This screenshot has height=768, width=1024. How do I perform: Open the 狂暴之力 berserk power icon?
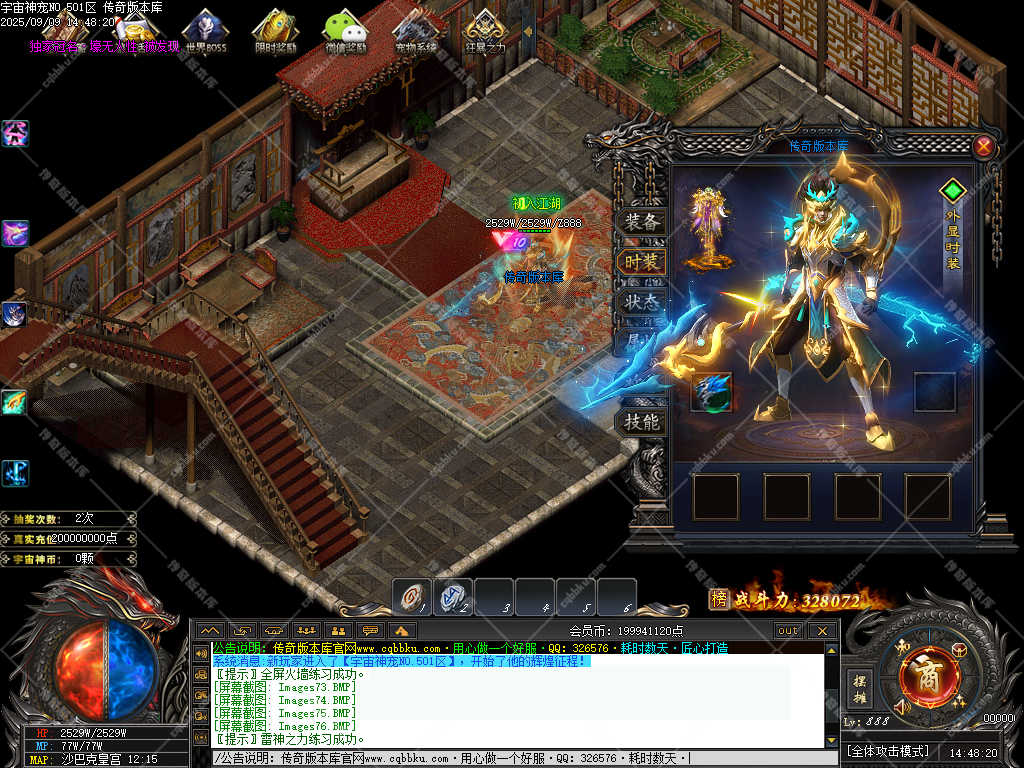(x=485, y=30)
